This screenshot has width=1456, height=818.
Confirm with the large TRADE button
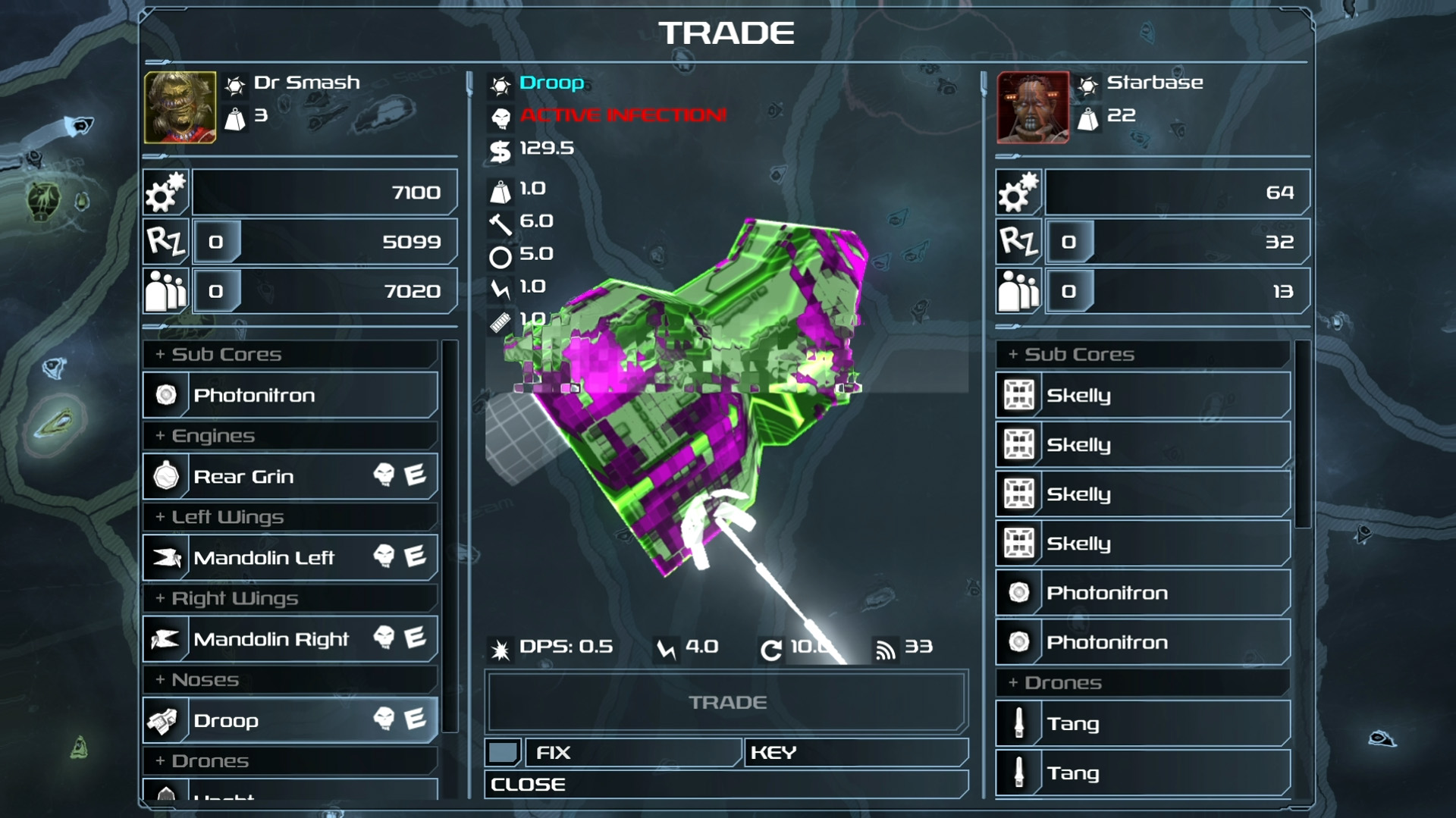(726, 702)
